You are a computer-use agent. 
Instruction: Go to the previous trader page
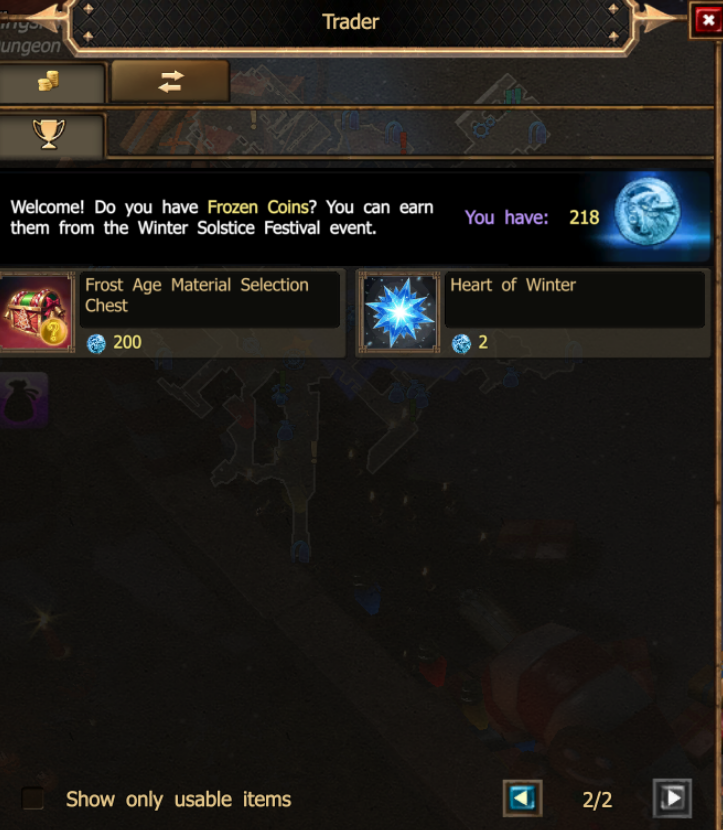522,798
